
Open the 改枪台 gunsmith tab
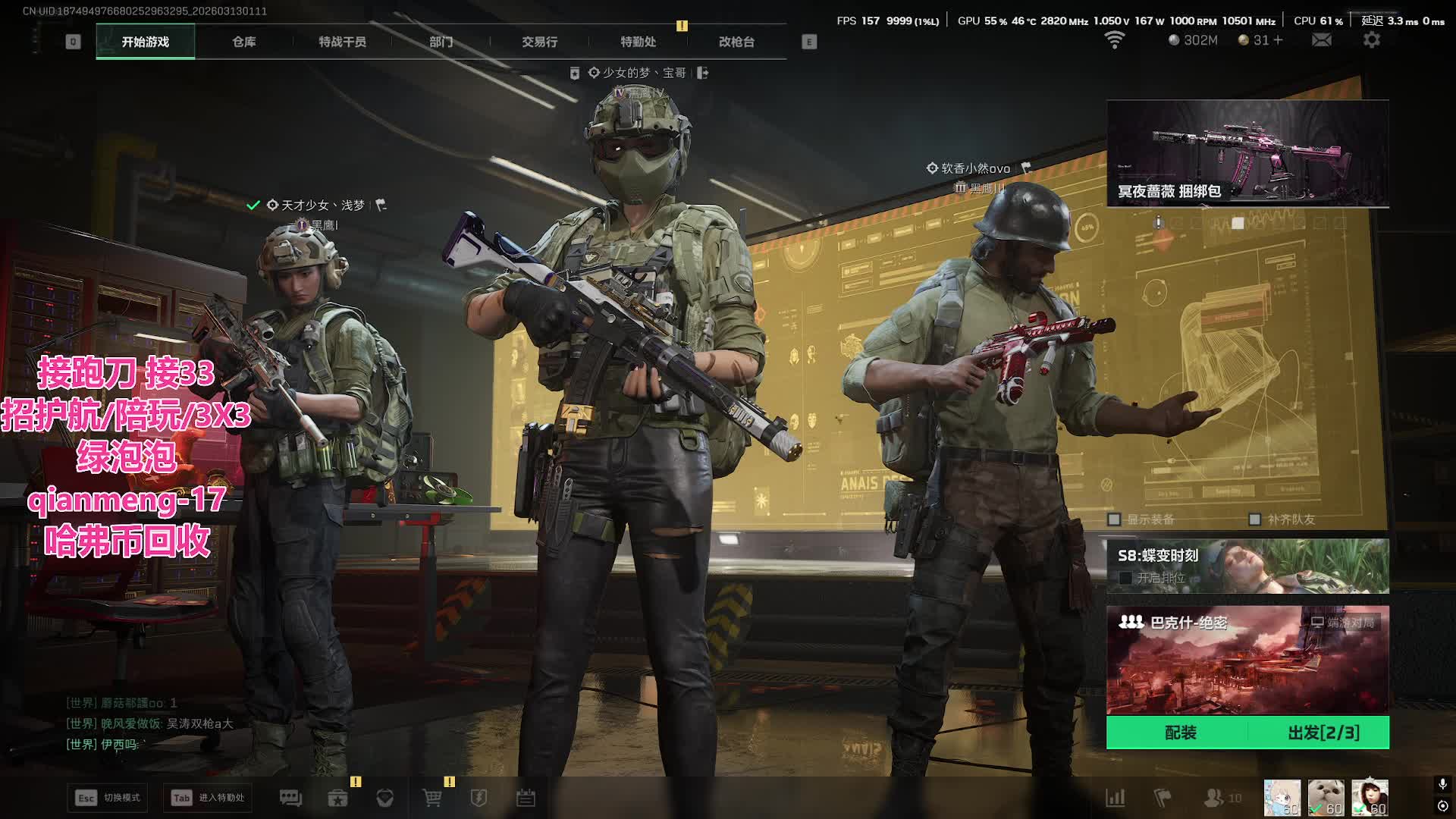pyautogui.click(x=736, y=42)
